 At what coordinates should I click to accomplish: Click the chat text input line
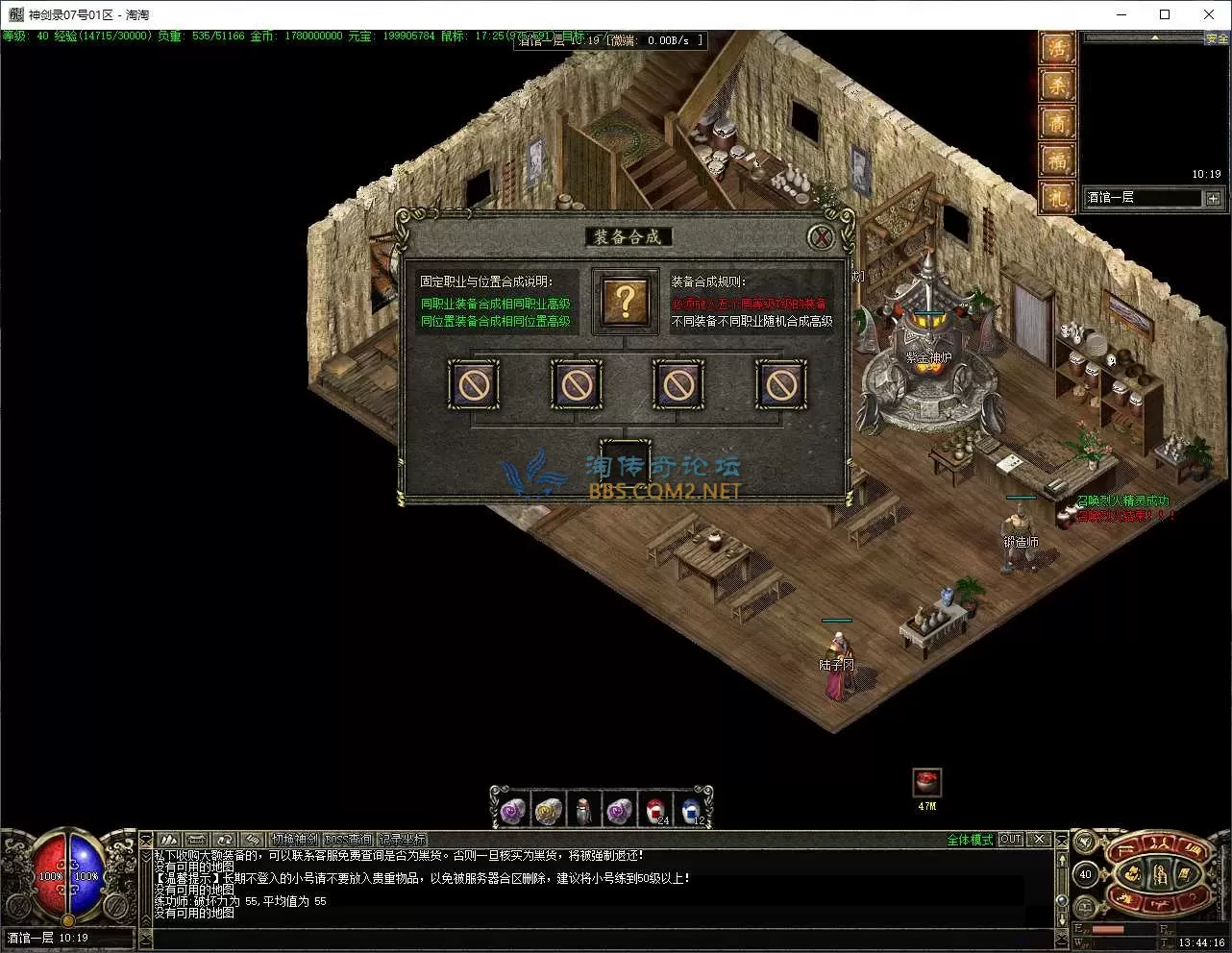[596, 937]
